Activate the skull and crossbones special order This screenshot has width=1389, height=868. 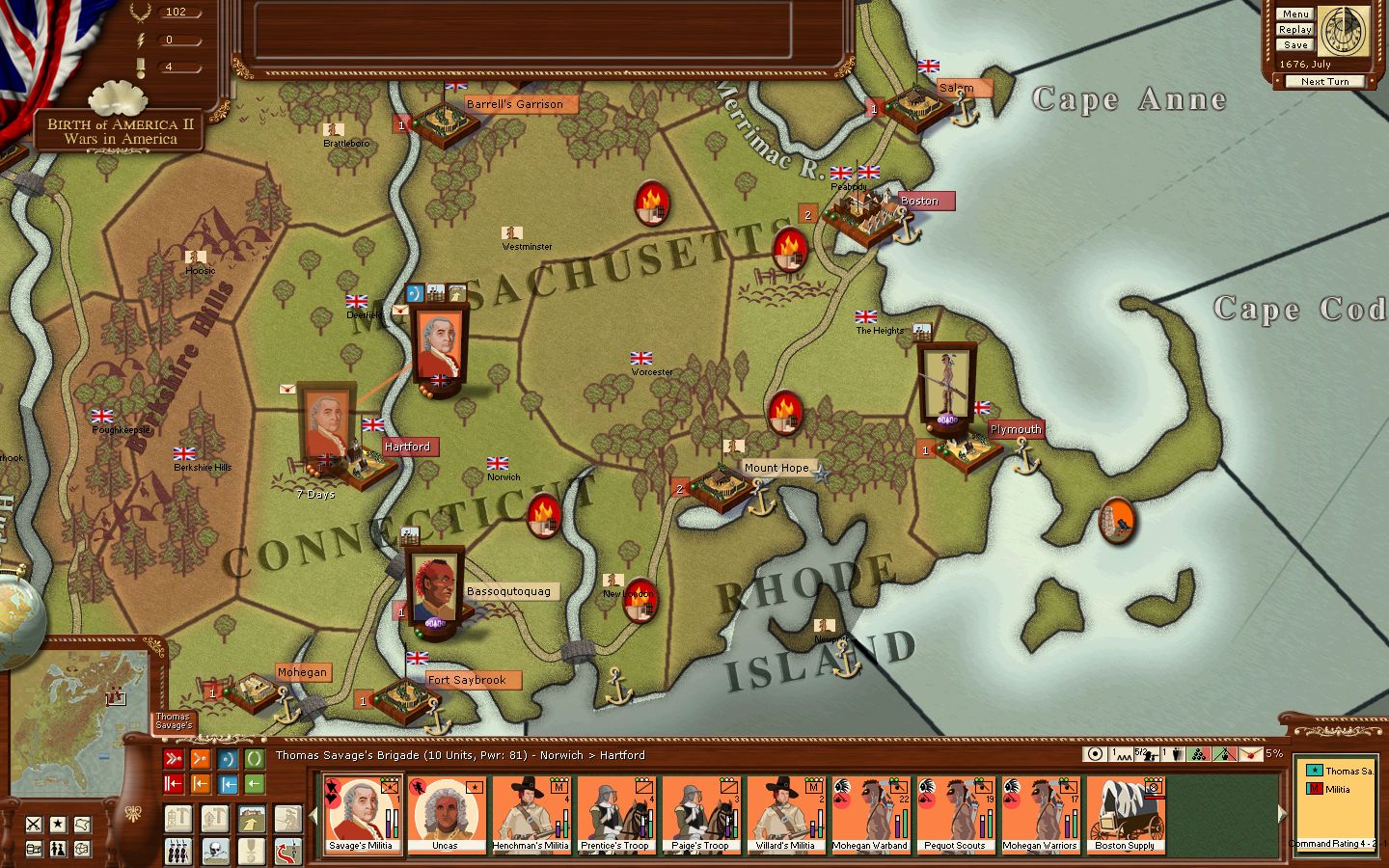tap(215, 851)
